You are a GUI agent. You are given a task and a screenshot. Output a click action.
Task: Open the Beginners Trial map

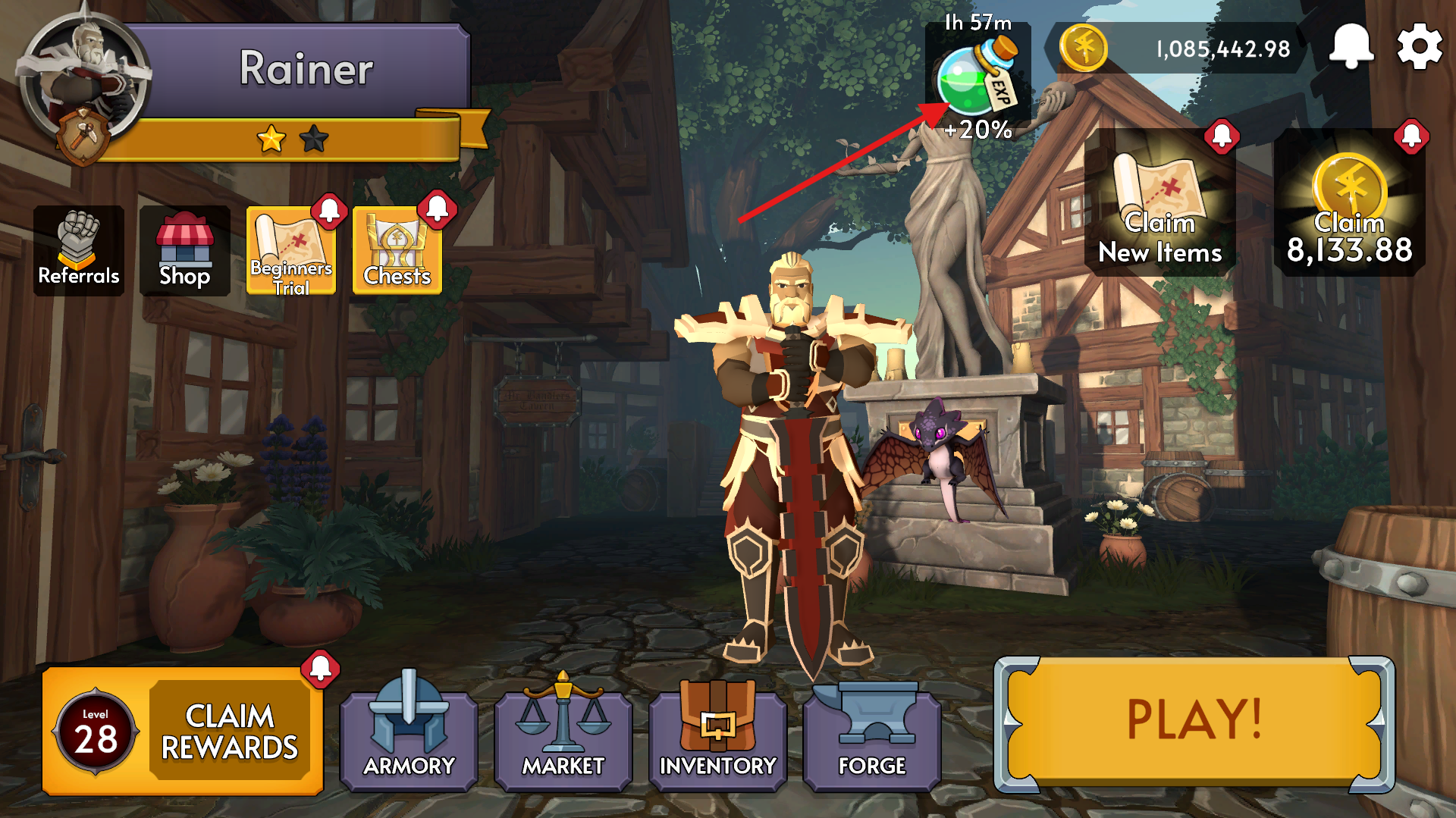[291, 250]
